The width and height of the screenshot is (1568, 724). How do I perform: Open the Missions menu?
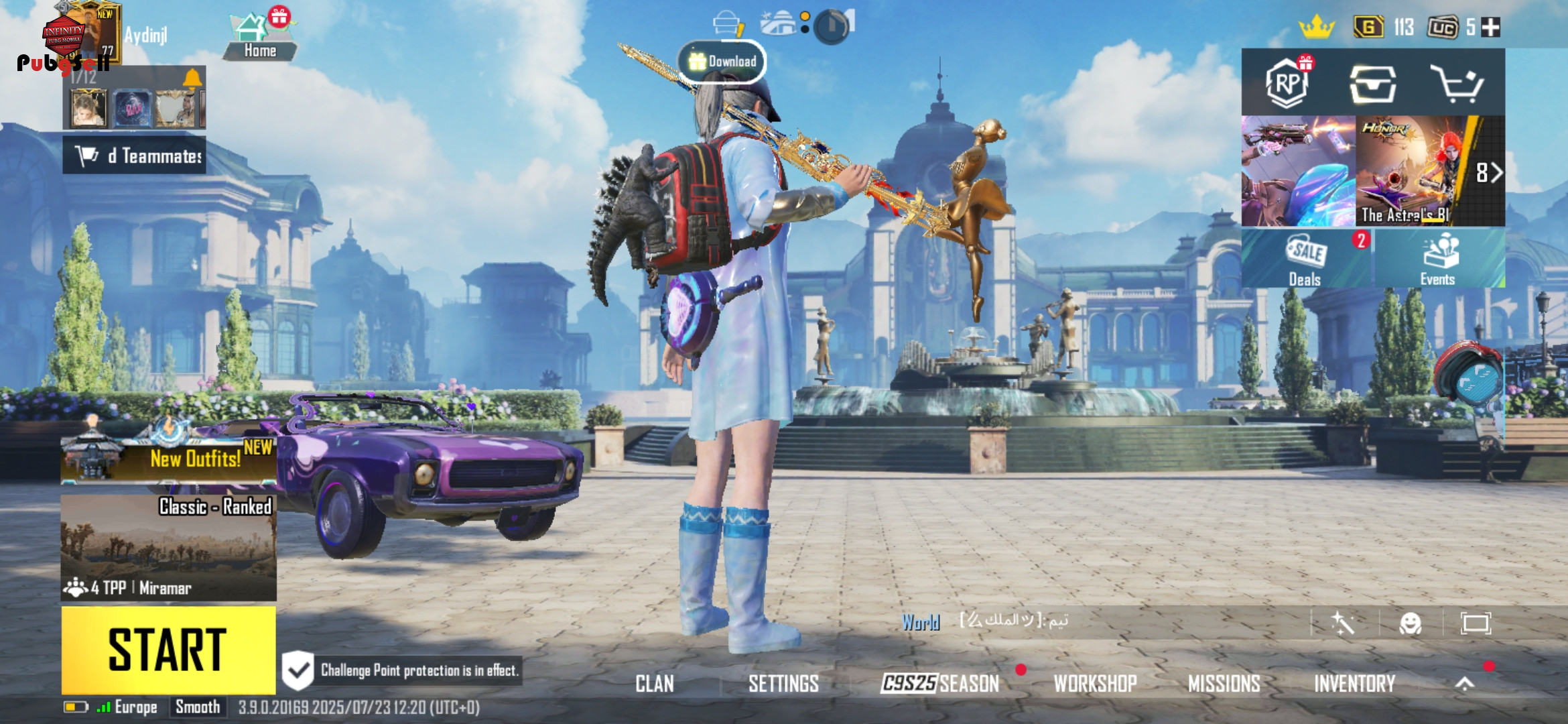click(x=1224, y=684)
